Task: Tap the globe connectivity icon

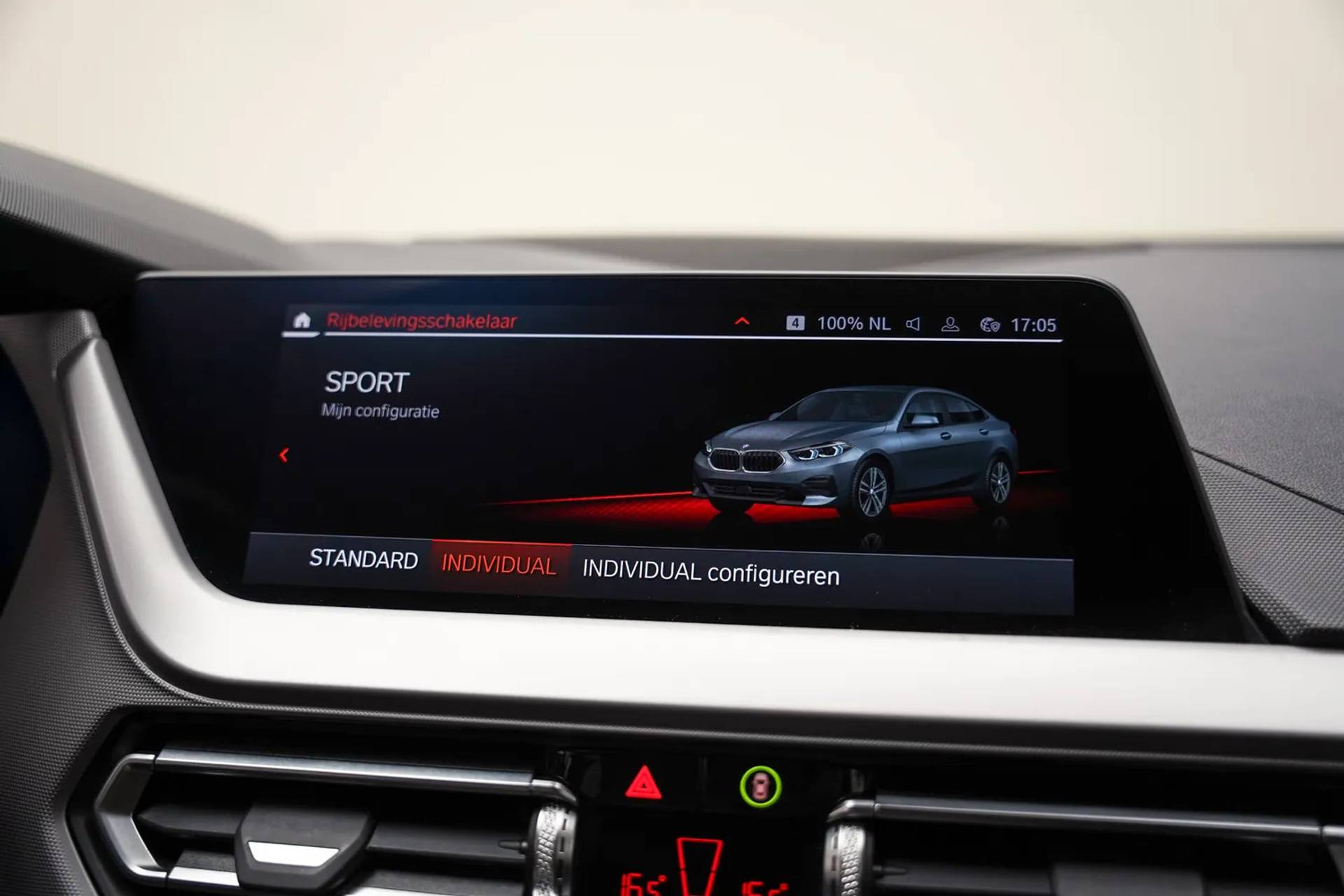Action: (989, 325)
